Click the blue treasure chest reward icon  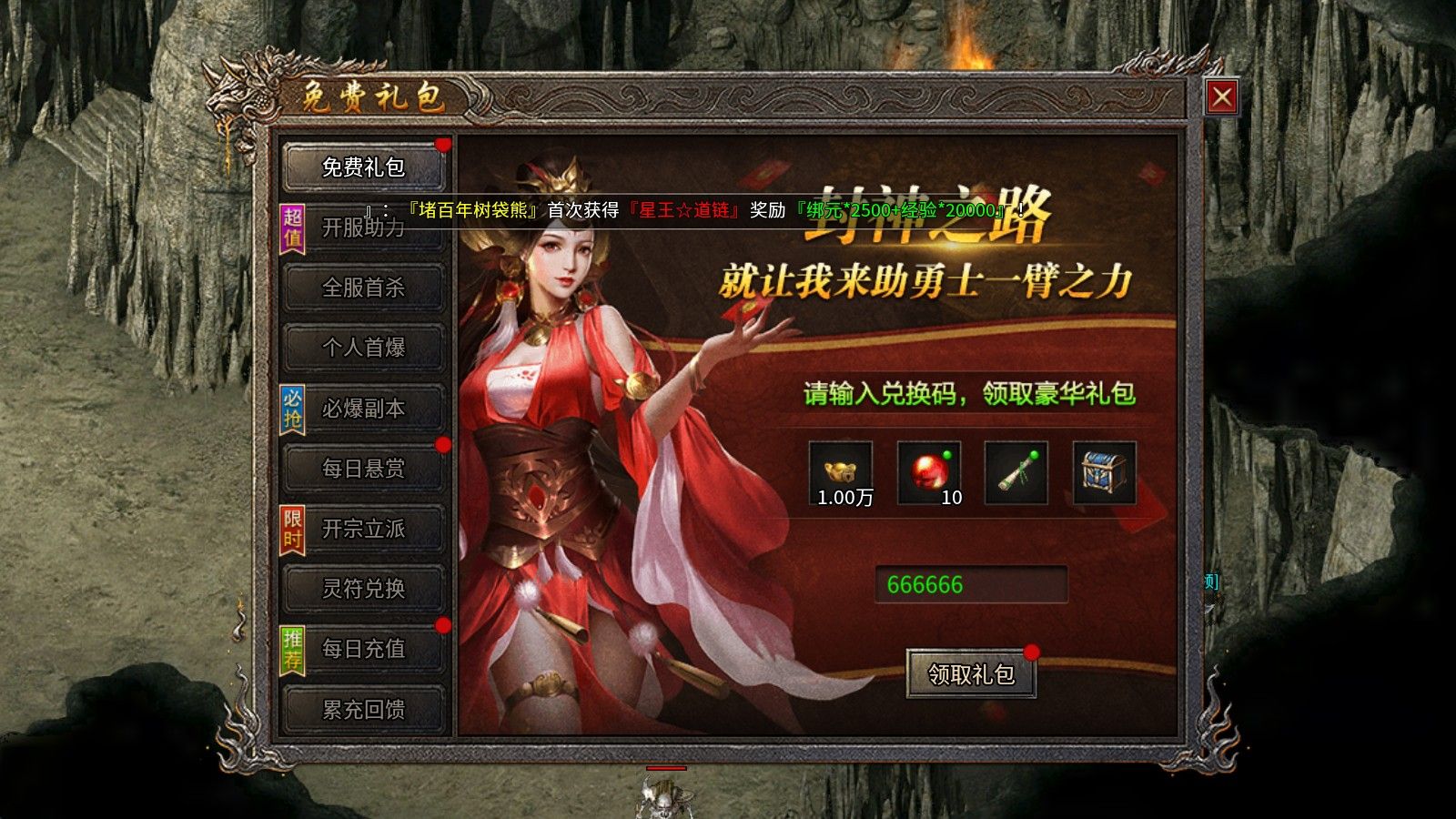tap(1101, 471)
